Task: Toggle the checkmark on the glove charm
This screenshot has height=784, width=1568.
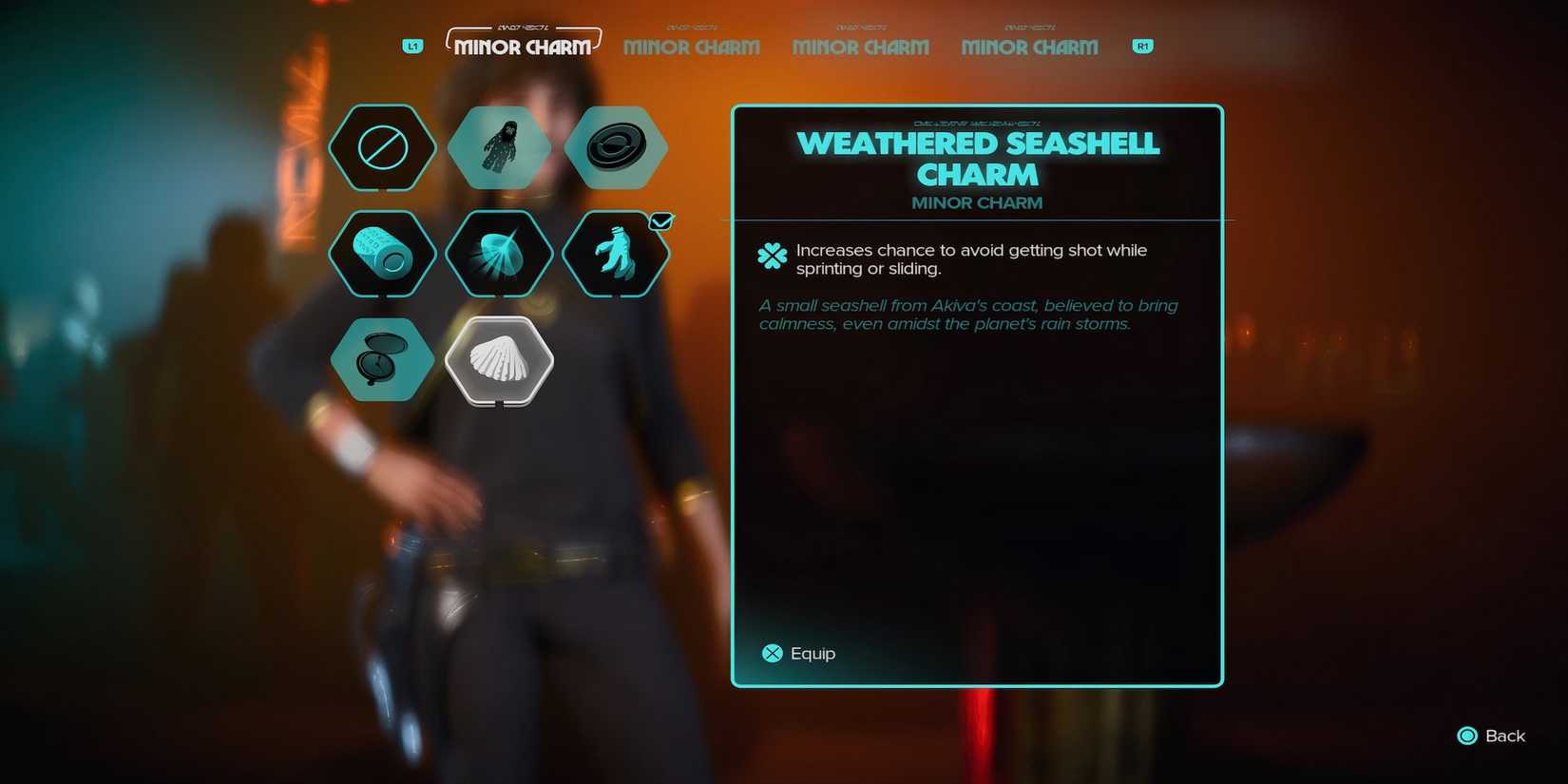Action: [x=662, y=221]
